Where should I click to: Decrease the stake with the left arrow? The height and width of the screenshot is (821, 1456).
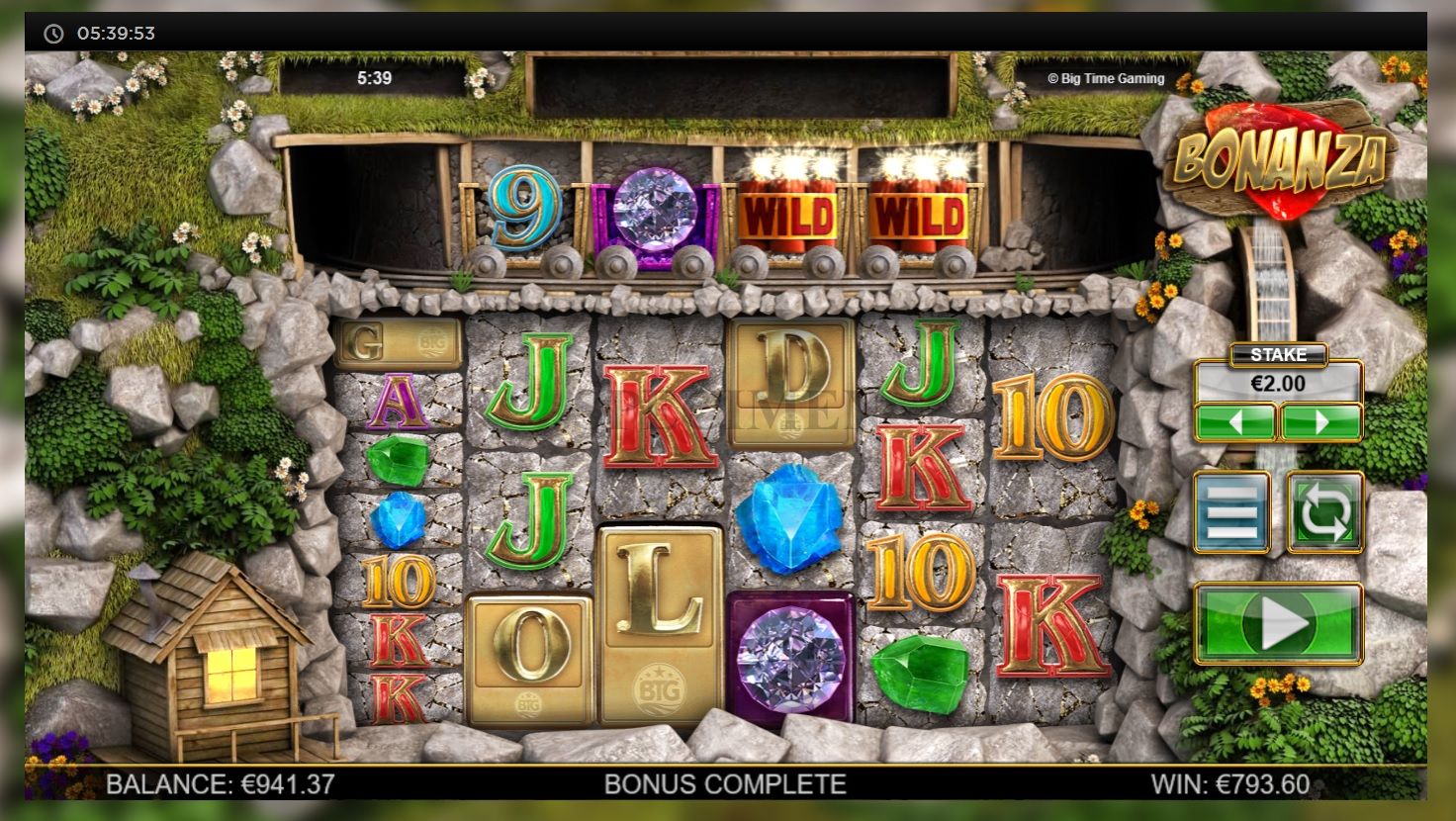coord(1234,422)
